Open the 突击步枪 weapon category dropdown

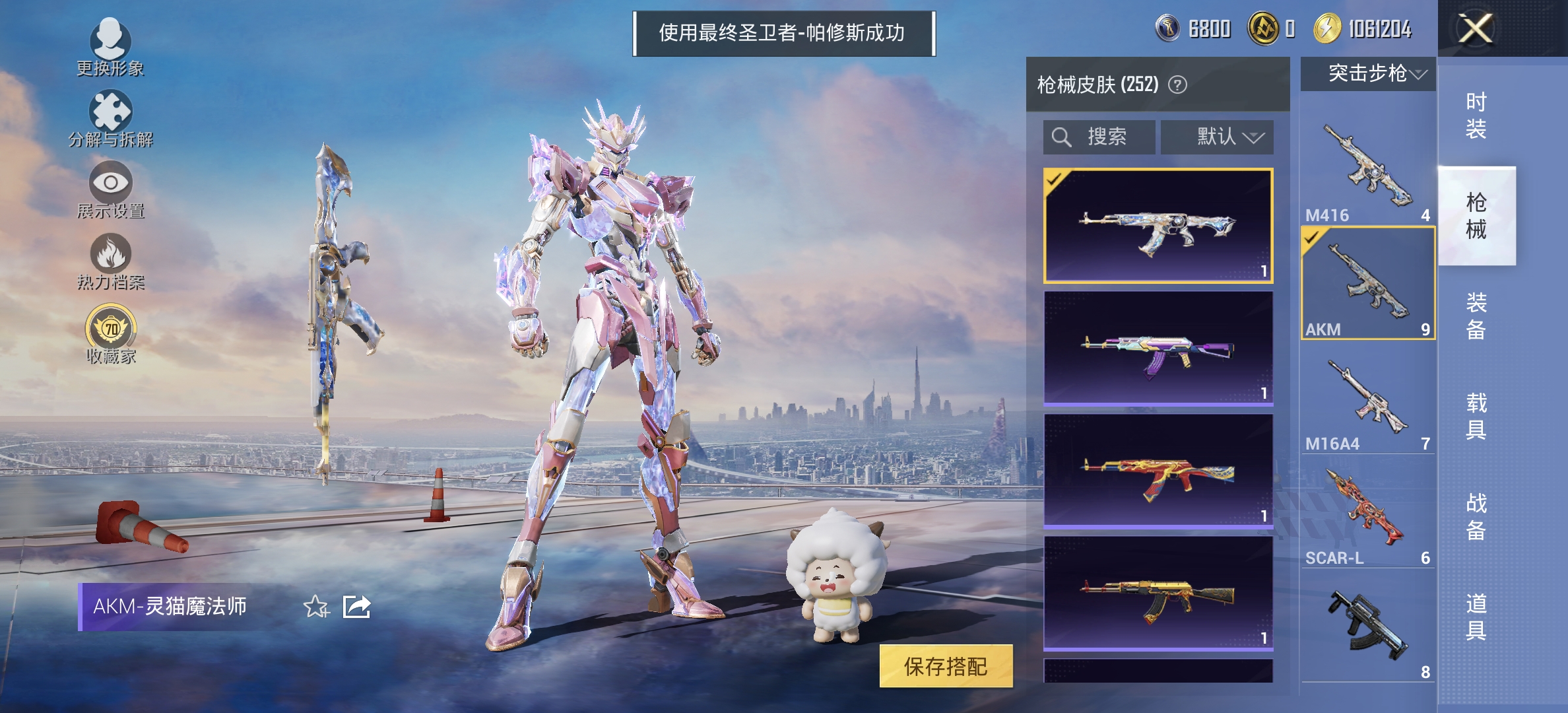pos(1367,75)
